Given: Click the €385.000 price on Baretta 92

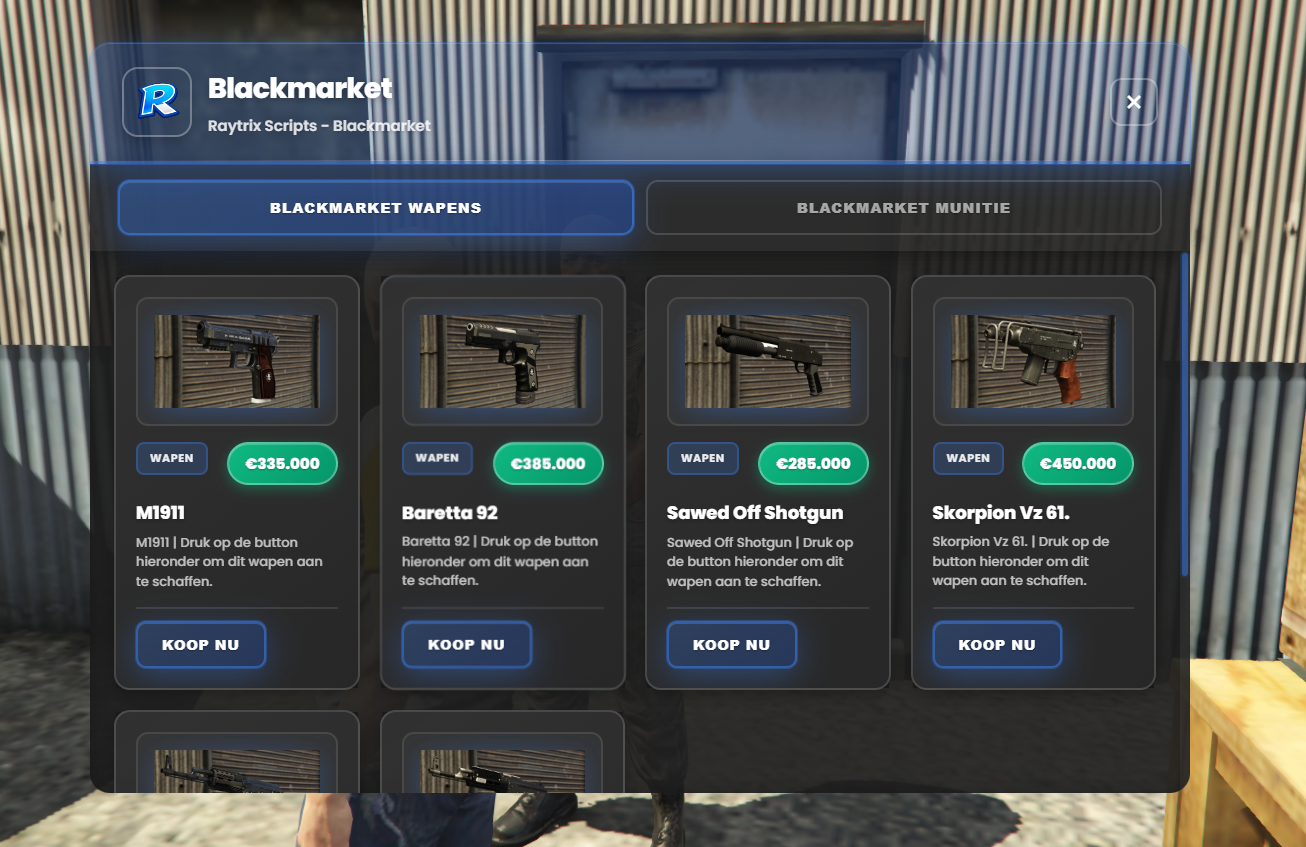Looking at the screenshot, I should coord(548,463).
